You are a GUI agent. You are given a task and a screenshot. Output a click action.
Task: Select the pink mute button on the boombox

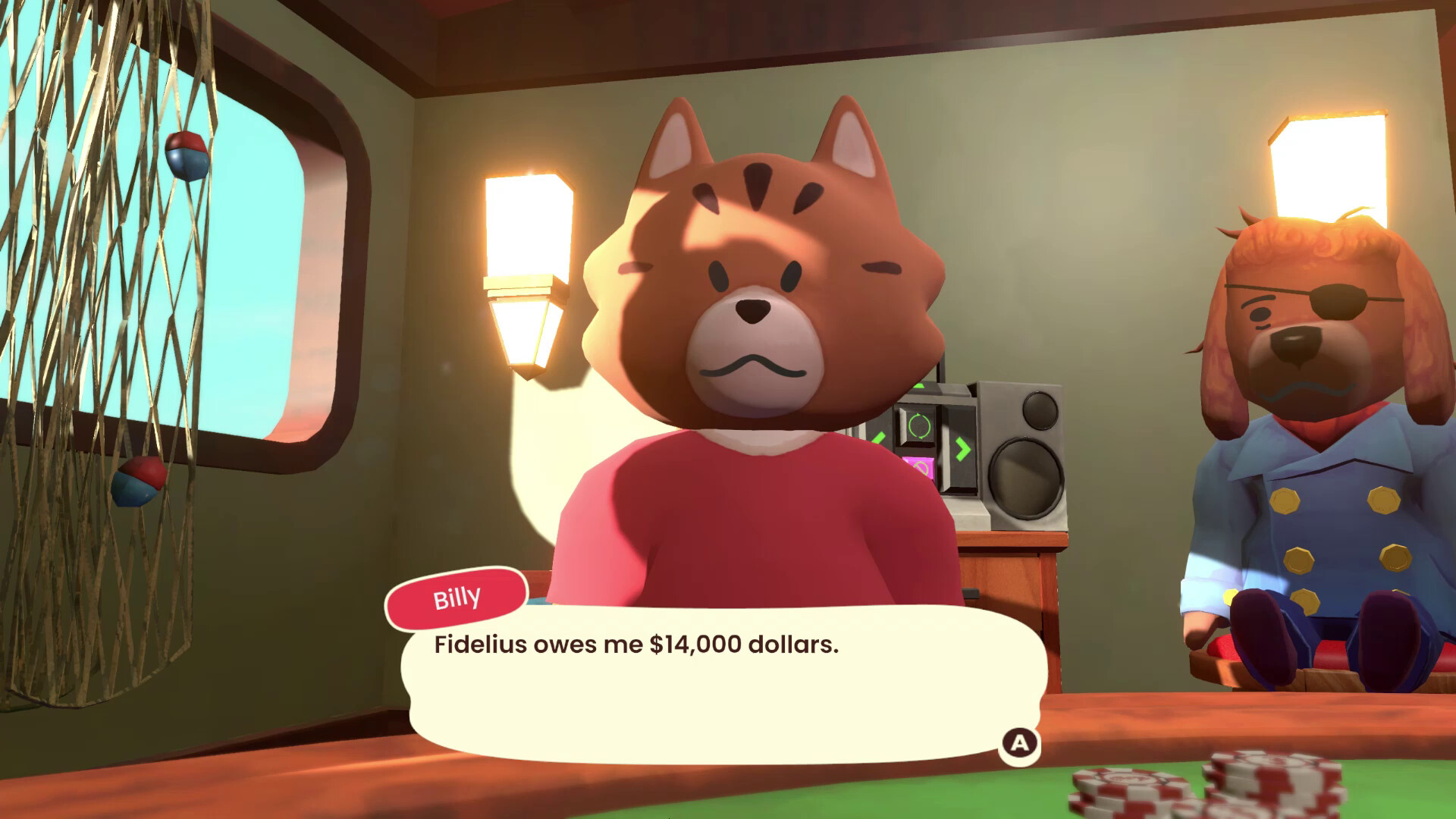coord(919,469)
